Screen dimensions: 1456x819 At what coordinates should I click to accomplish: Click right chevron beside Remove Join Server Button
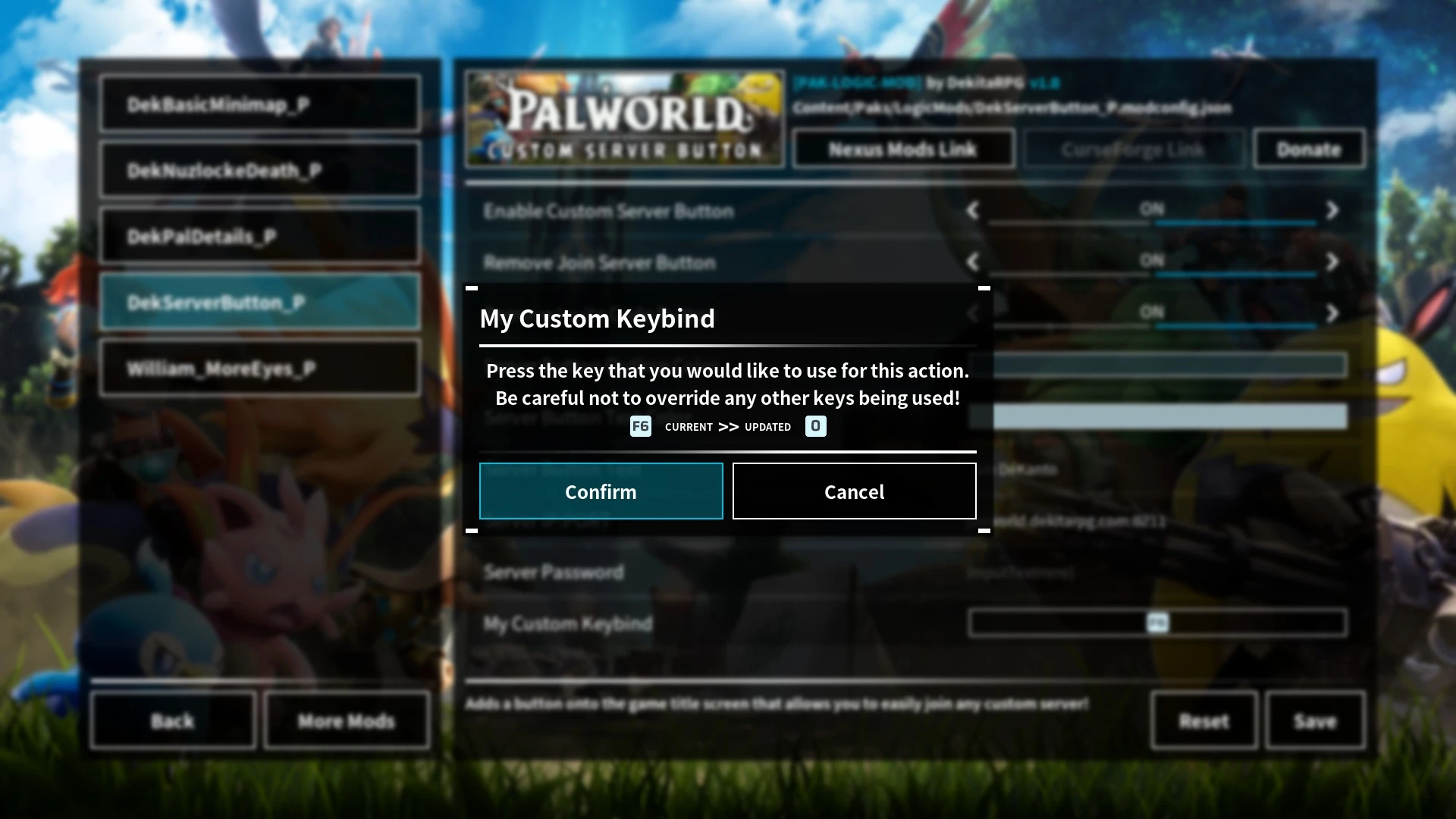coord(1332,262)
